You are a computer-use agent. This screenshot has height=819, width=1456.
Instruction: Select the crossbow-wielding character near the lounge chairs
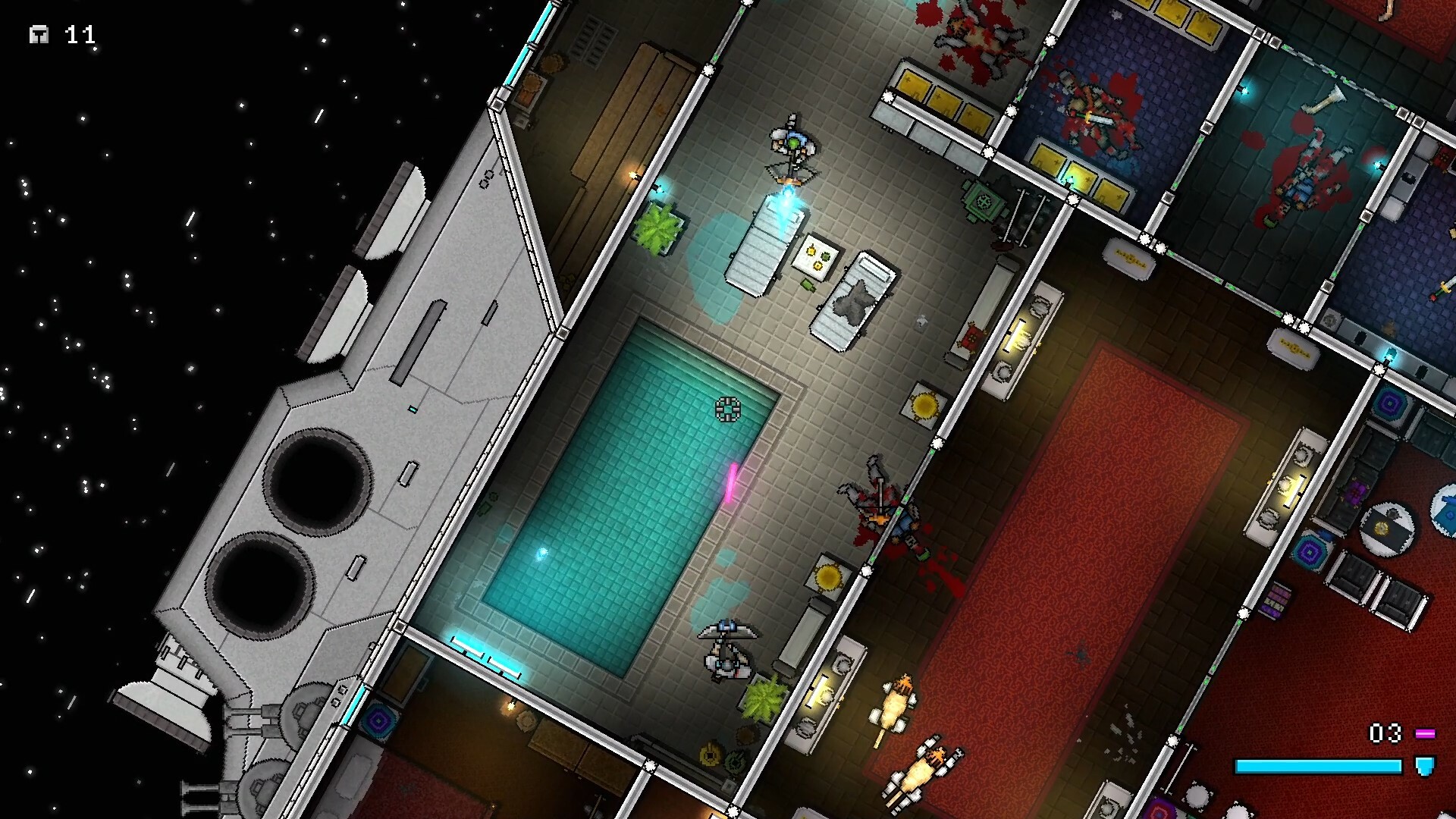click(x=791, y=152)
